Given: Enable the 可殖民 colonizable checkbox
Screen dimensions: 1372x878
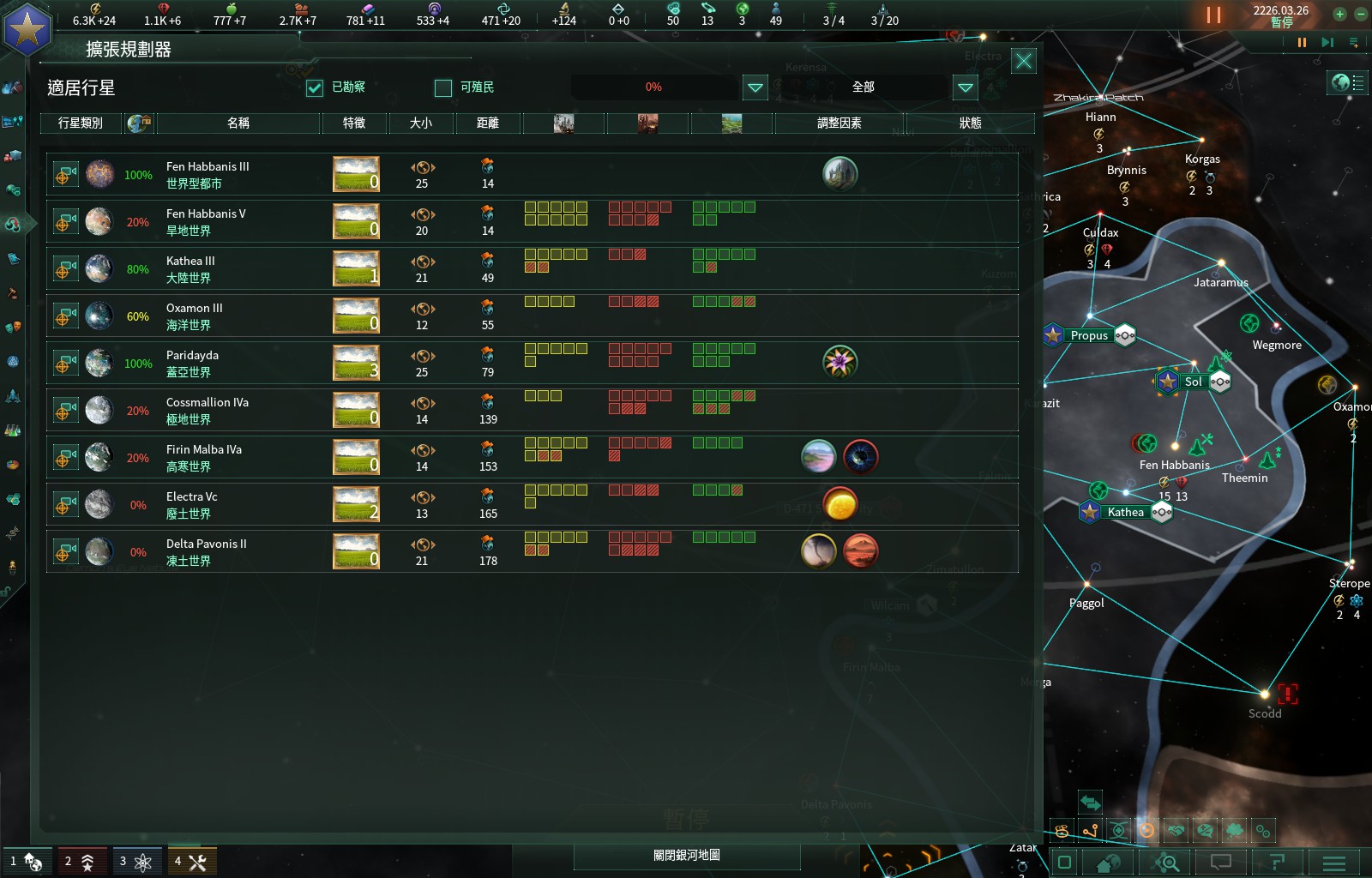Looking at the screenshot, I should pos(443,87).
